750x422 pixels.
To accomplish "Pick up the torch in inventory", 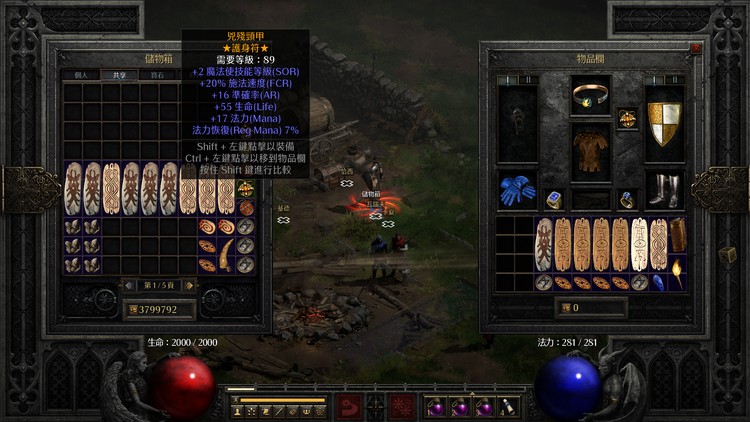I will click(679, 273).
